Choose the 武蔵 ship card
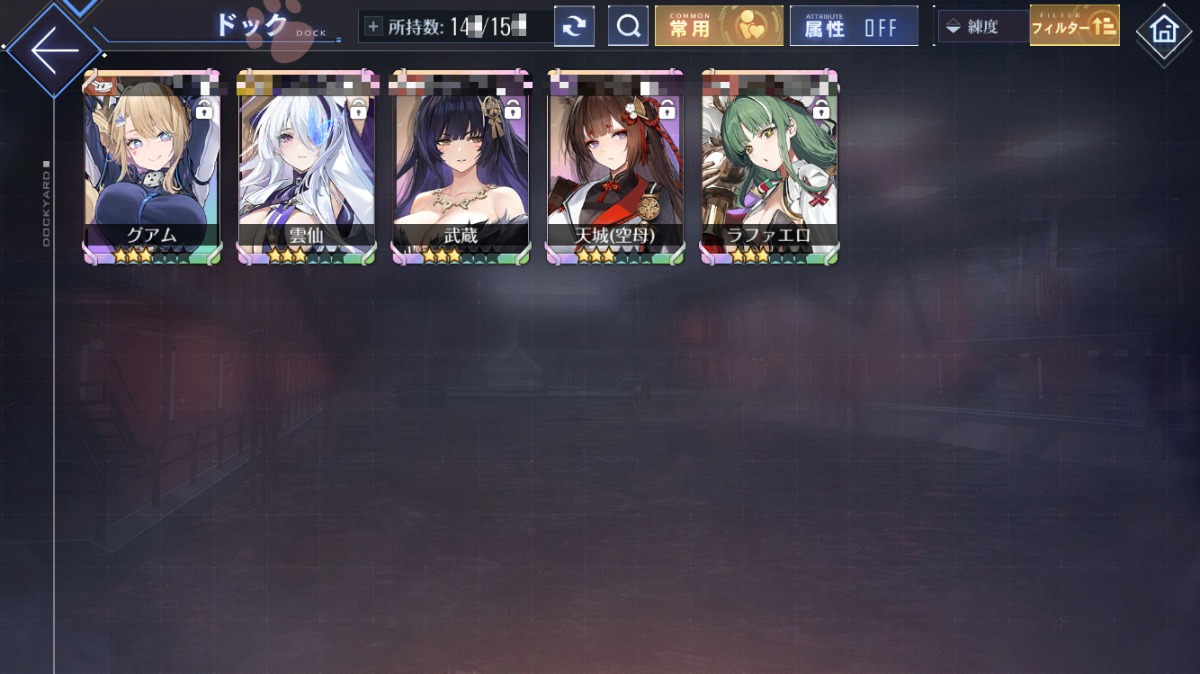The image size is (1200, 674). pos(461,167)
